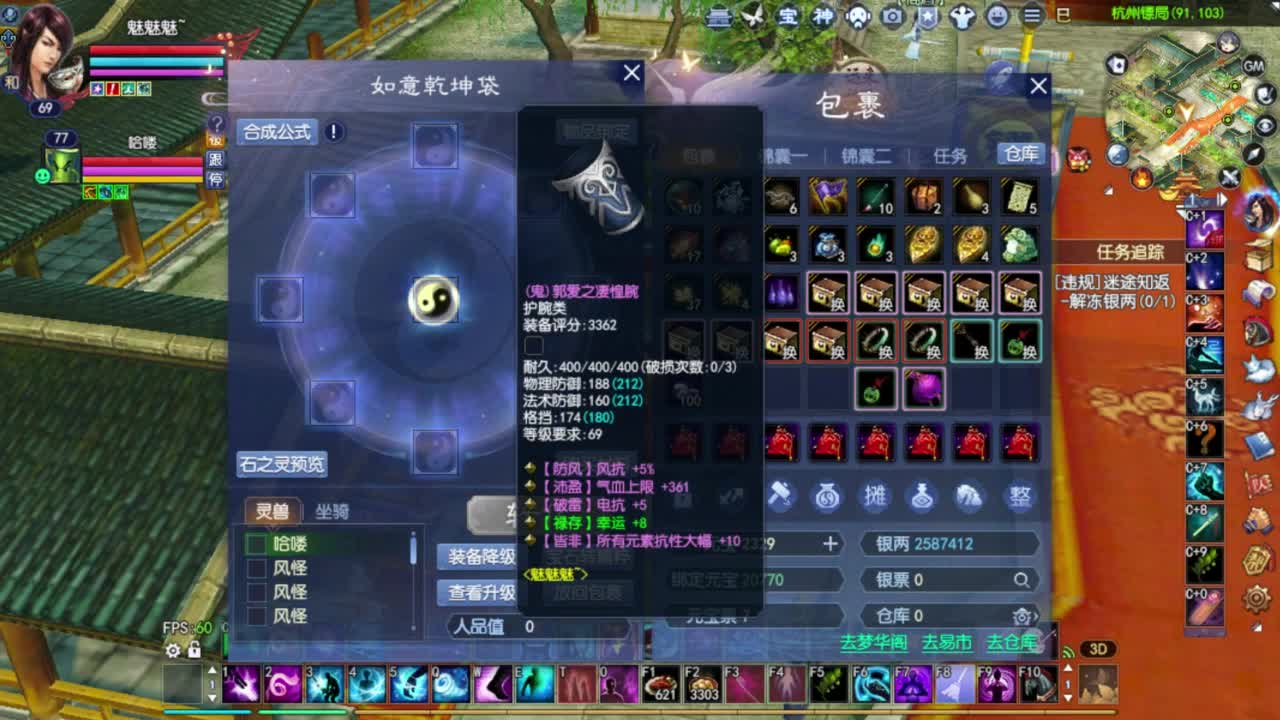
Task: Click the repair hammer icon in the bag panel
Action: (x=781, y=494)
